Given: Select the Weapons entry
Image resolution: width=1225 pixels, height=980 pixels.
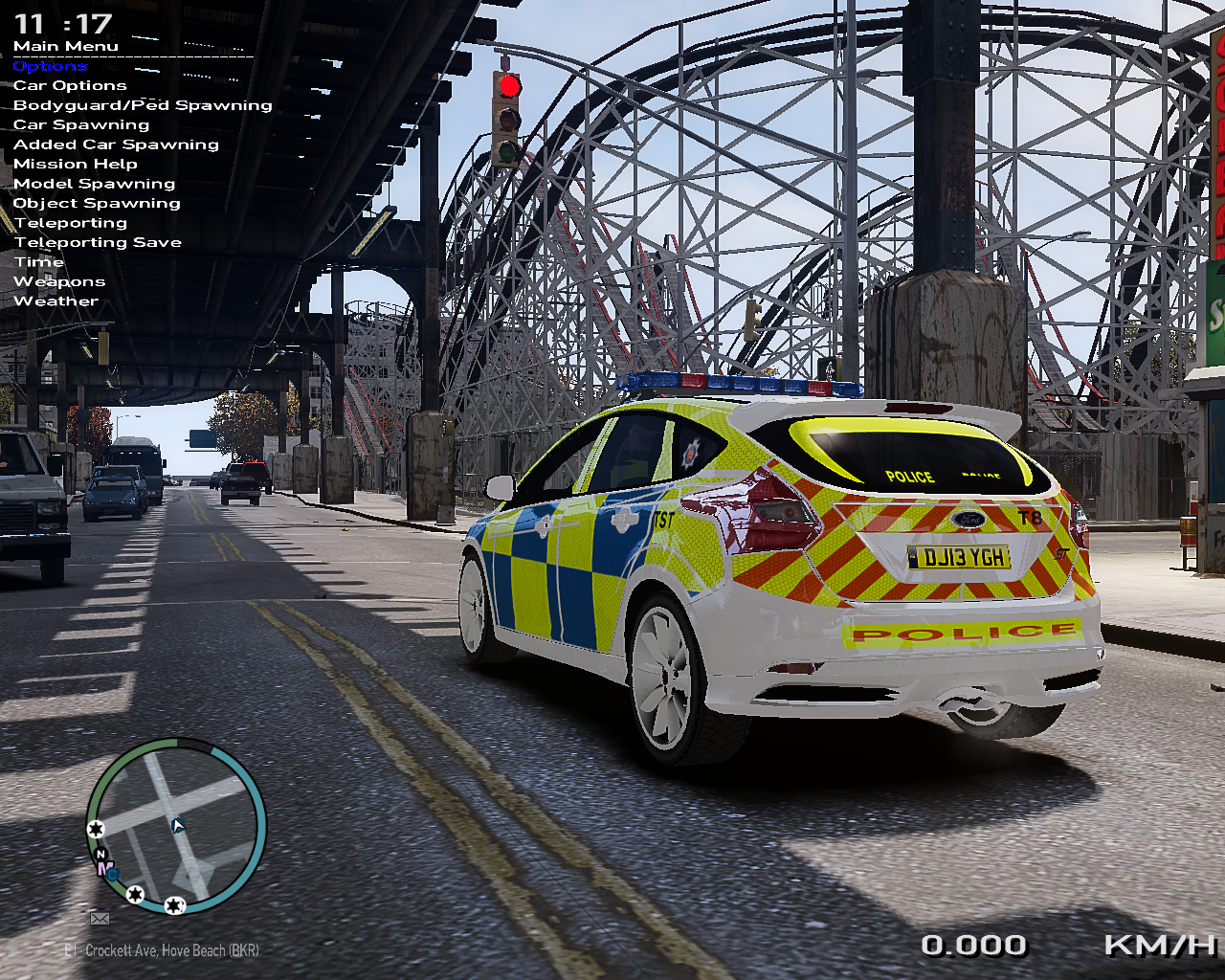Looking at the screenshot, I should click(x=59, y=281).
